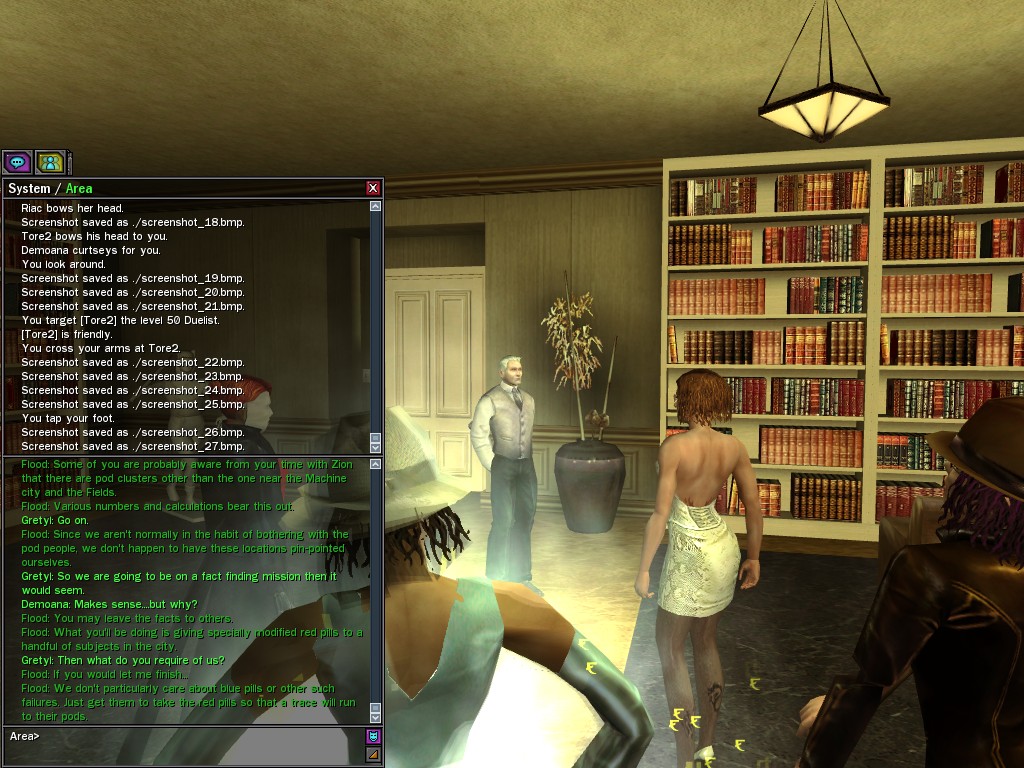Click the orange triangle resize icon
The height and width of the screenshot is (768, 1024).
tap(373, 754)
